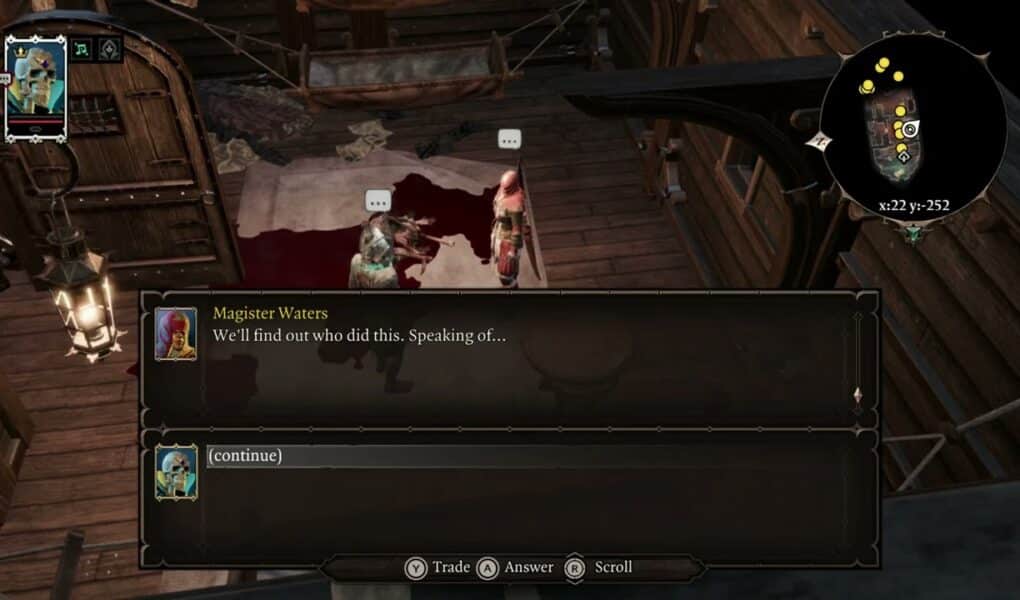
Task: Click the dialogue text scrollbar
Action: click(x=856, y=355)
